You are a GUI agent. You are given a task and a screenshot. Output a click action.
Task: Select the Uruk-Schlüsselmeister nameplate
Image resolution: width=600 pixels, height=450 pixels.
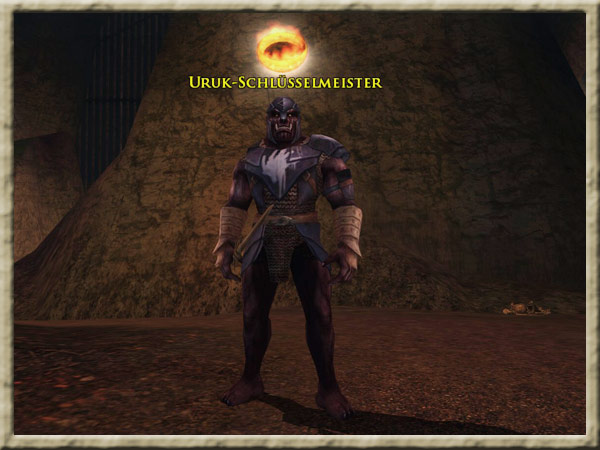285,83
